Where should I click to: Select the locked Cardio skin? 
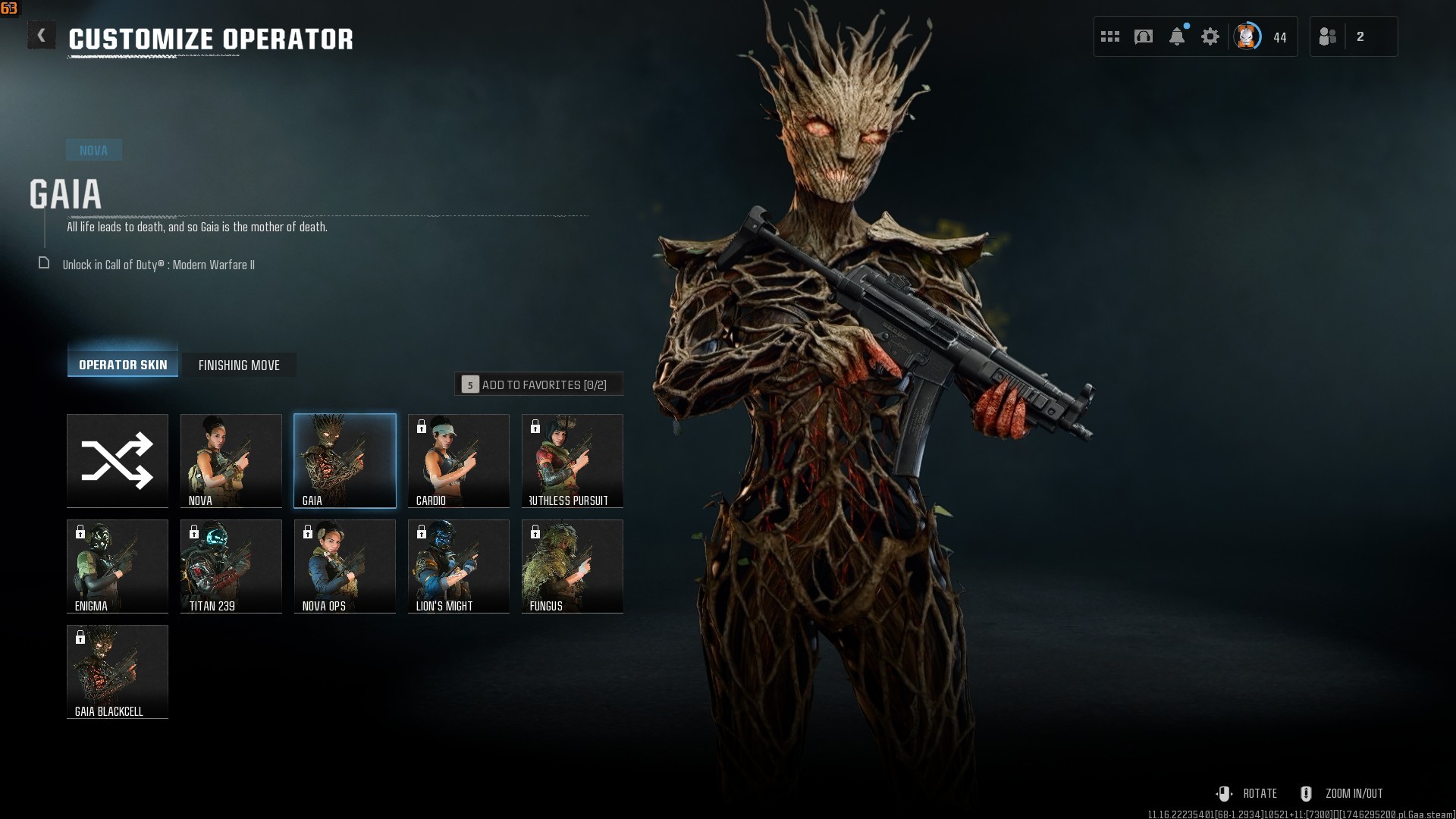(459, 460)
